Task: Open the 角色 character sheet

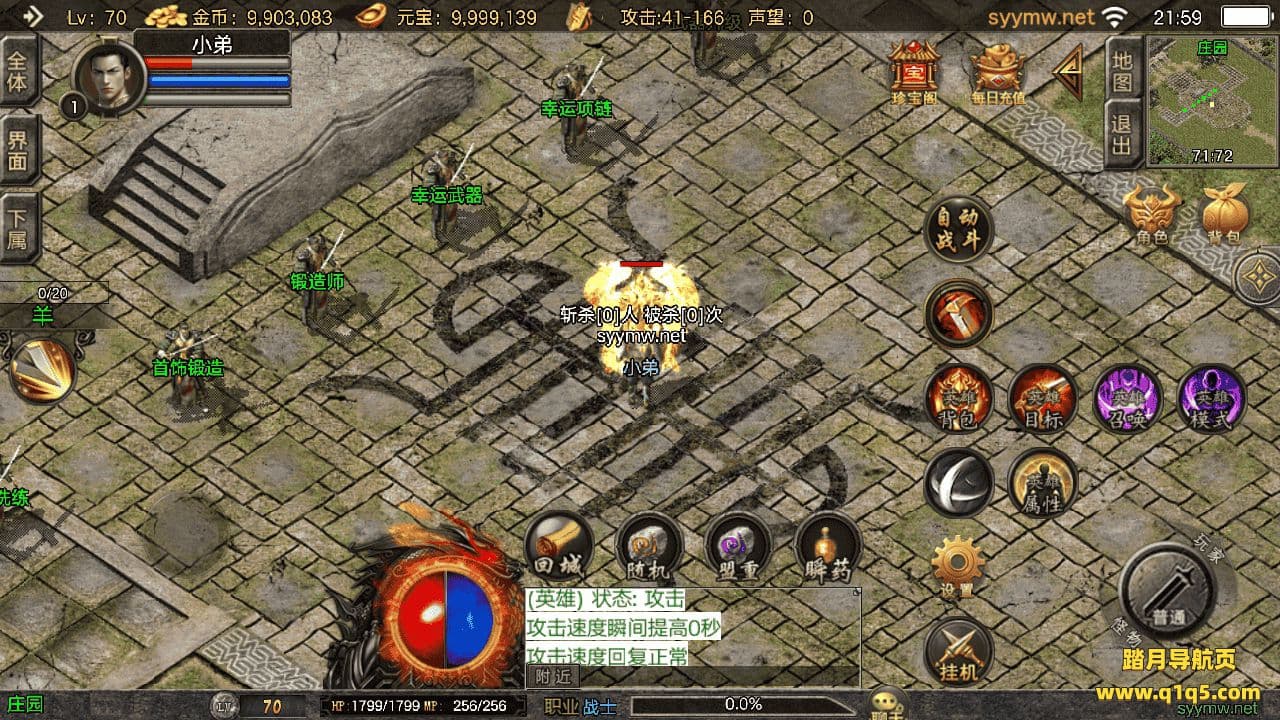Action: point(1151,214)
